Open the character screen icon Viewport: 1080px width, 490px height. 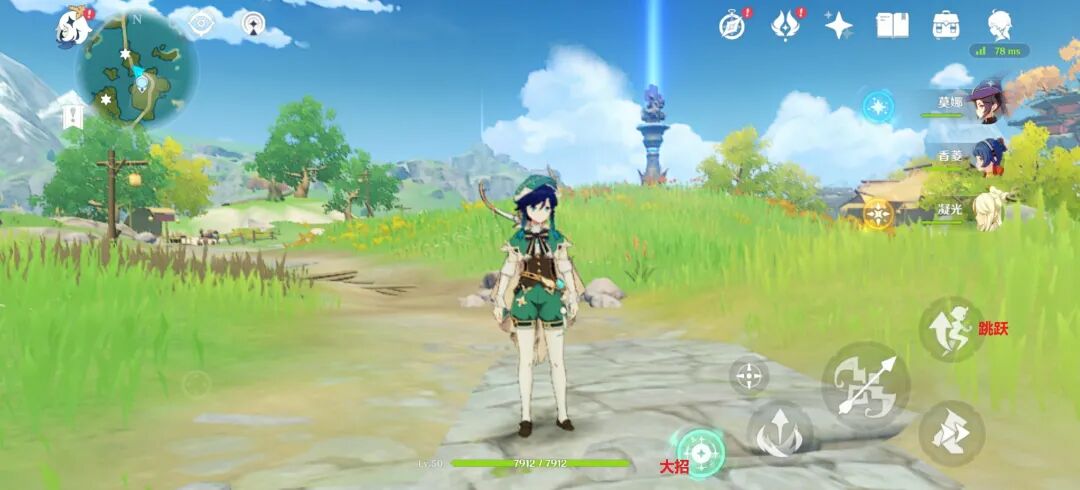click(x=999, y=25)
